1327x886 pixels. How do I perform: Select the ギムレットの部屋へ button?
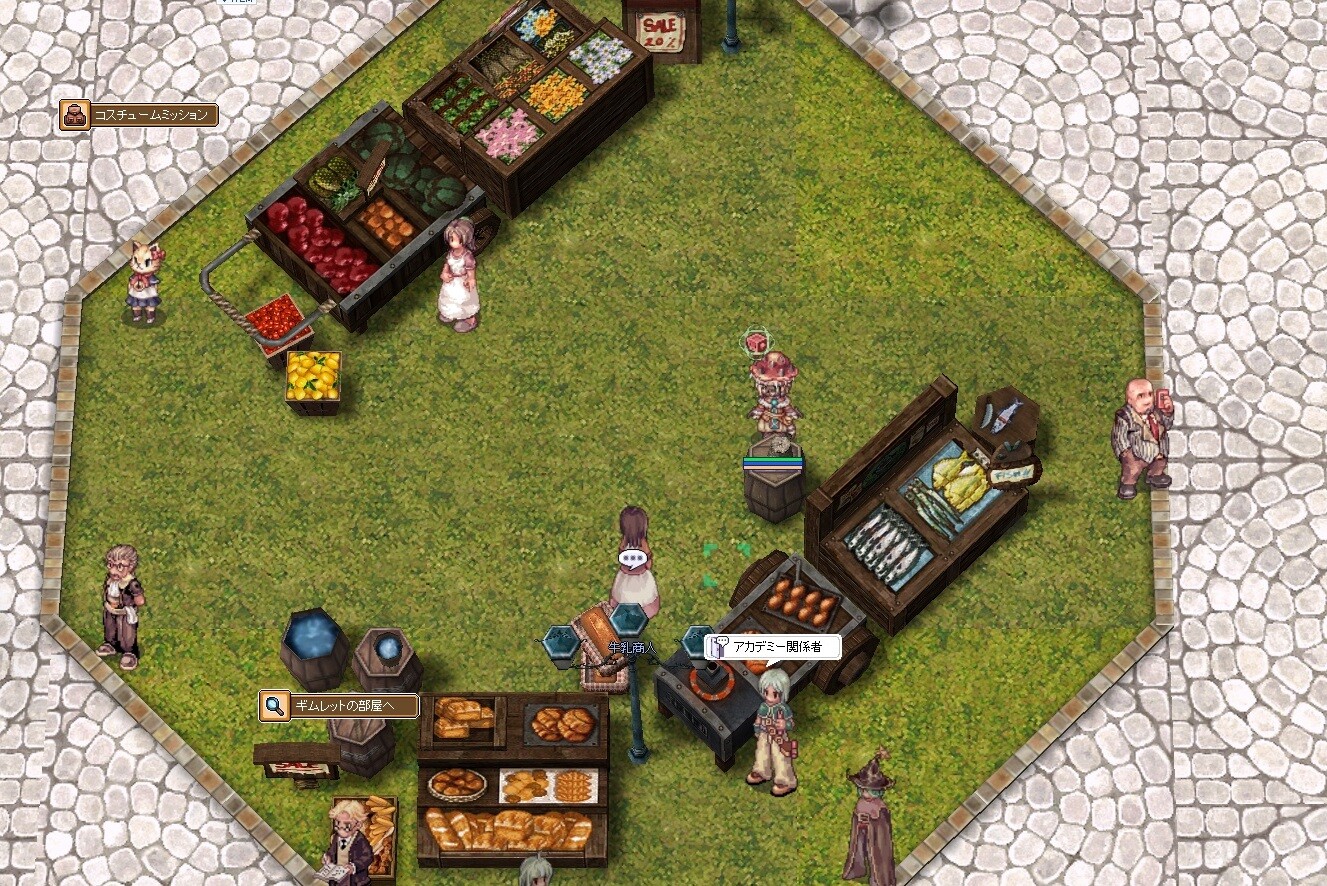pyautogui.click(x=339, y=706)
